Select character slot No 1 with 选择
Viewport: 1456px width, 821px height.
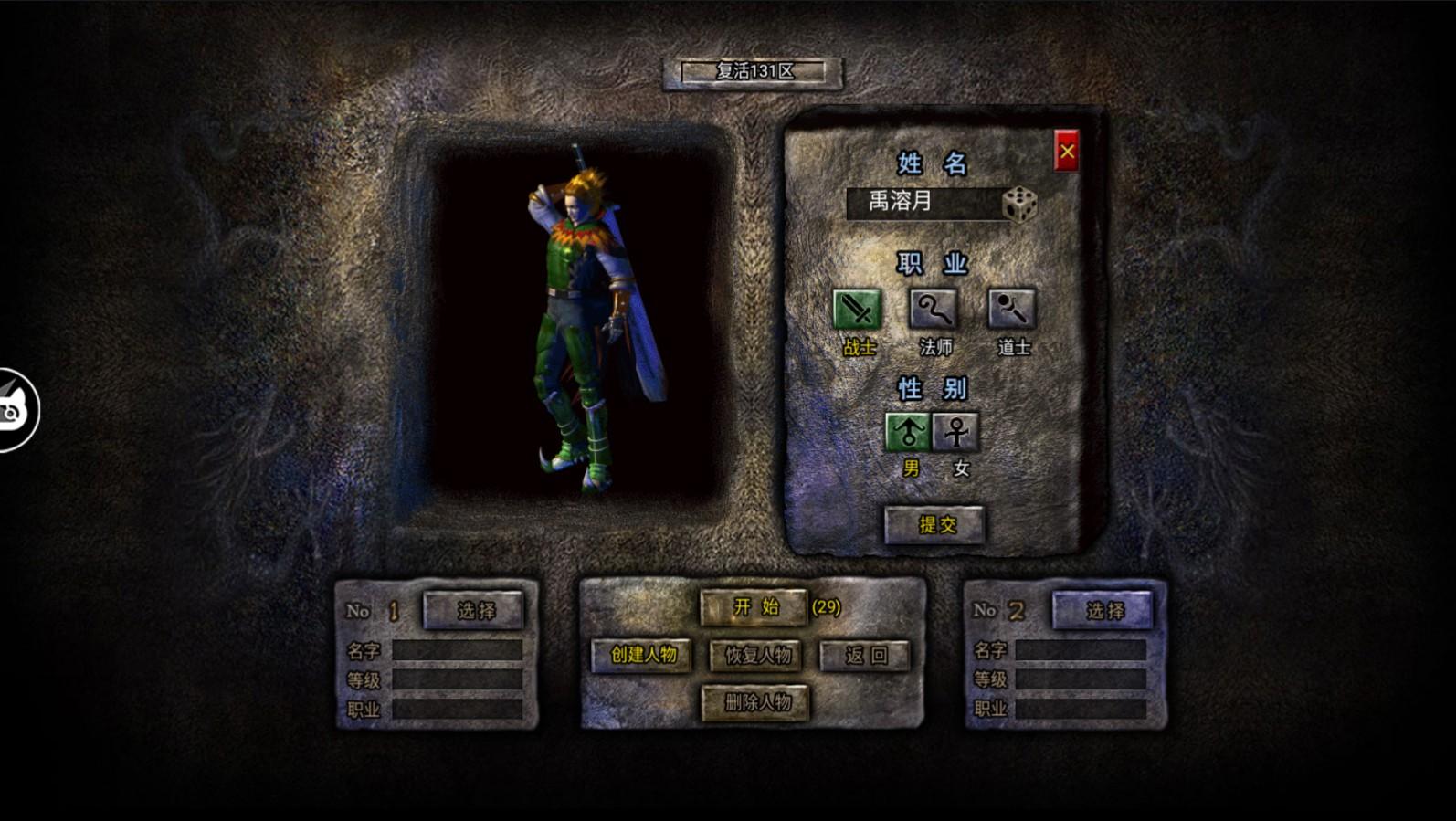[473, 610]
